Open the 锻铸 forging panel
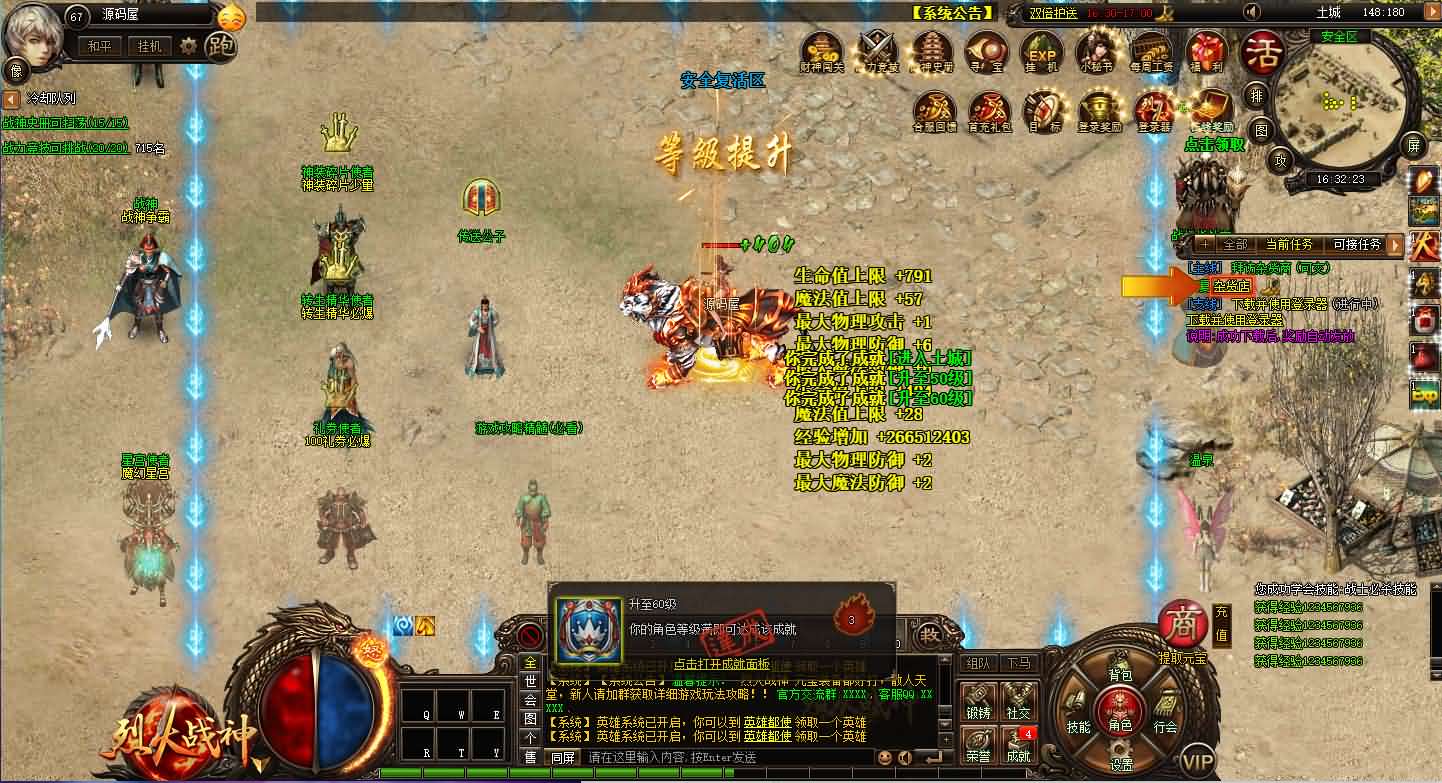 click(977, 702)
